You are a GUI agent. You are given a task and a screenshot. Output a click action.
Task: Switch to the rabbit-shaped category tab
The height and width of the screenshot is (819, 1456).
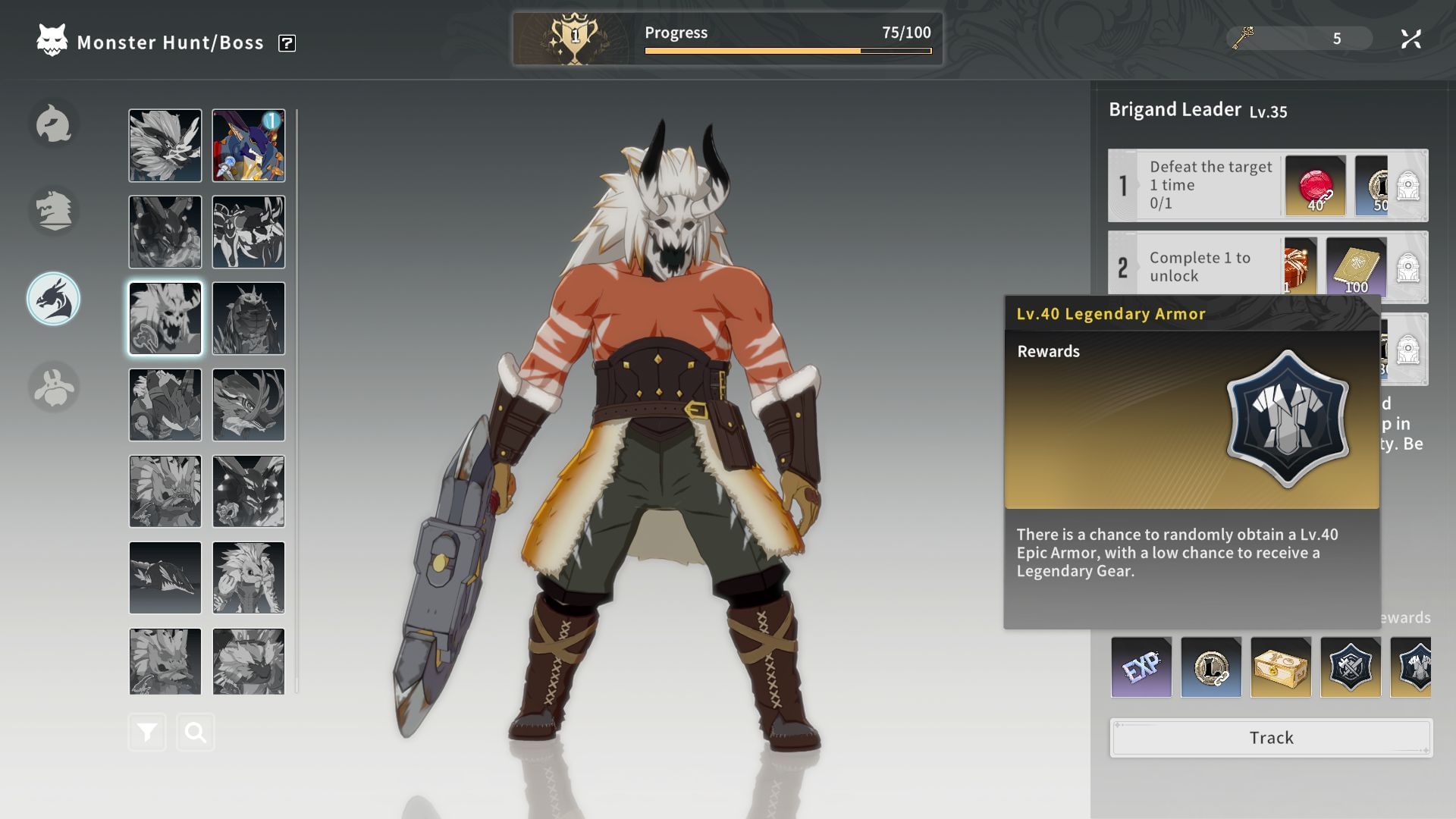pos(54,387)
